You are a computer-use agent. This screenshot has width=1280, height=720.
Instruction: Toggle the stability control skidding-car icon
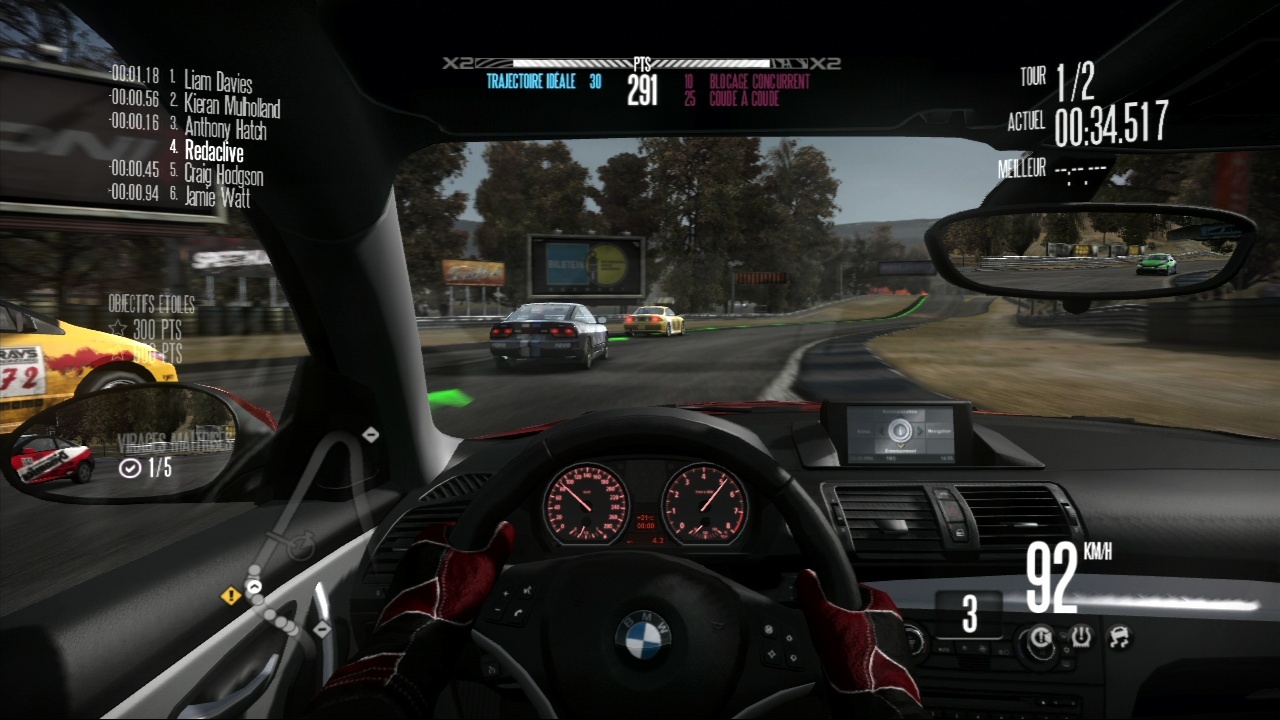point(1117,637)
